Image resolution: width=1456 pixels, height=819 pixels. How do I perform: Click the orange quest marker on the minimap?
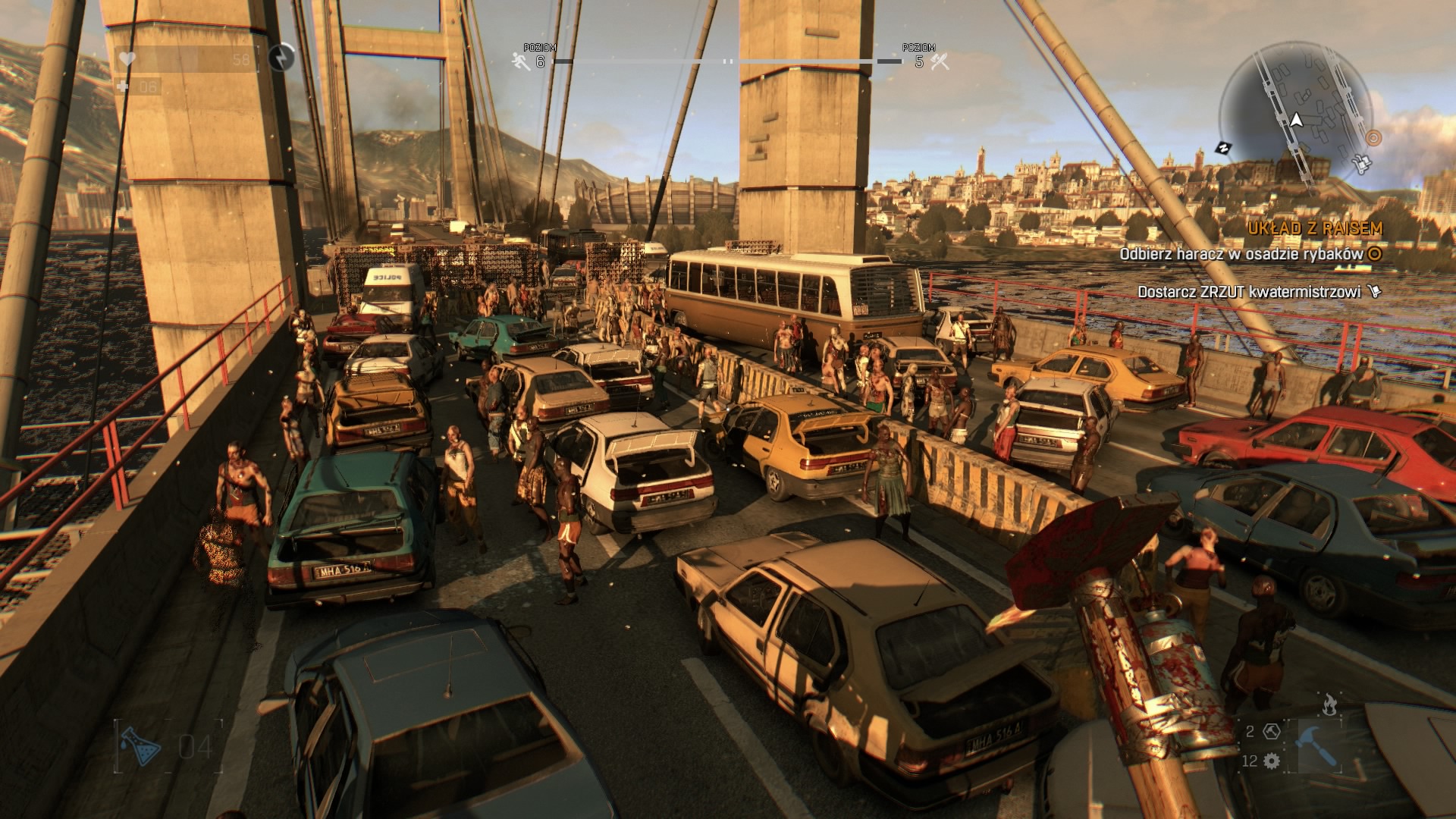1373,138
